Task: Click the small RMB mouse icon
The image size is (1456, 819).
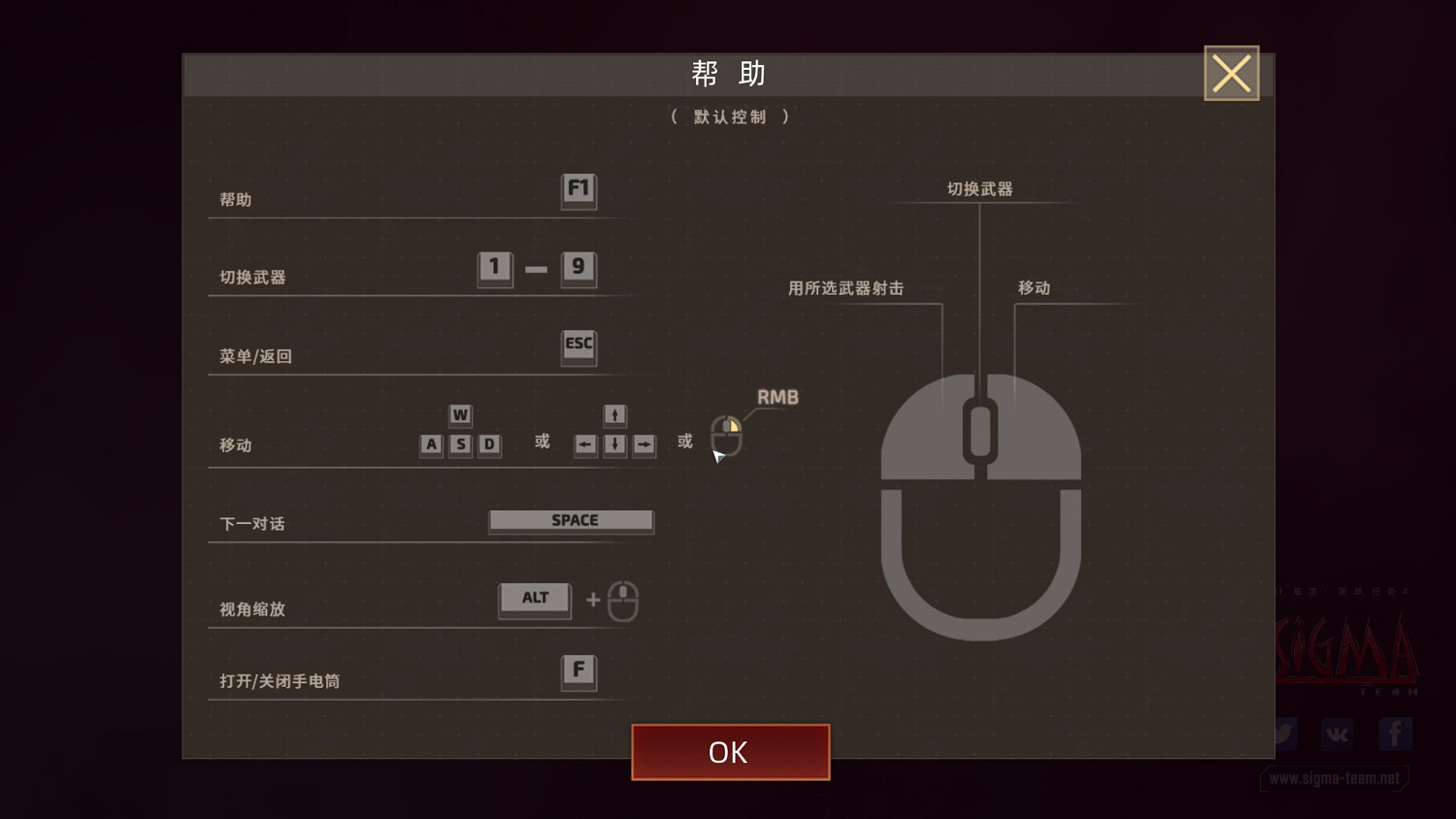Action: click(726, 436)
